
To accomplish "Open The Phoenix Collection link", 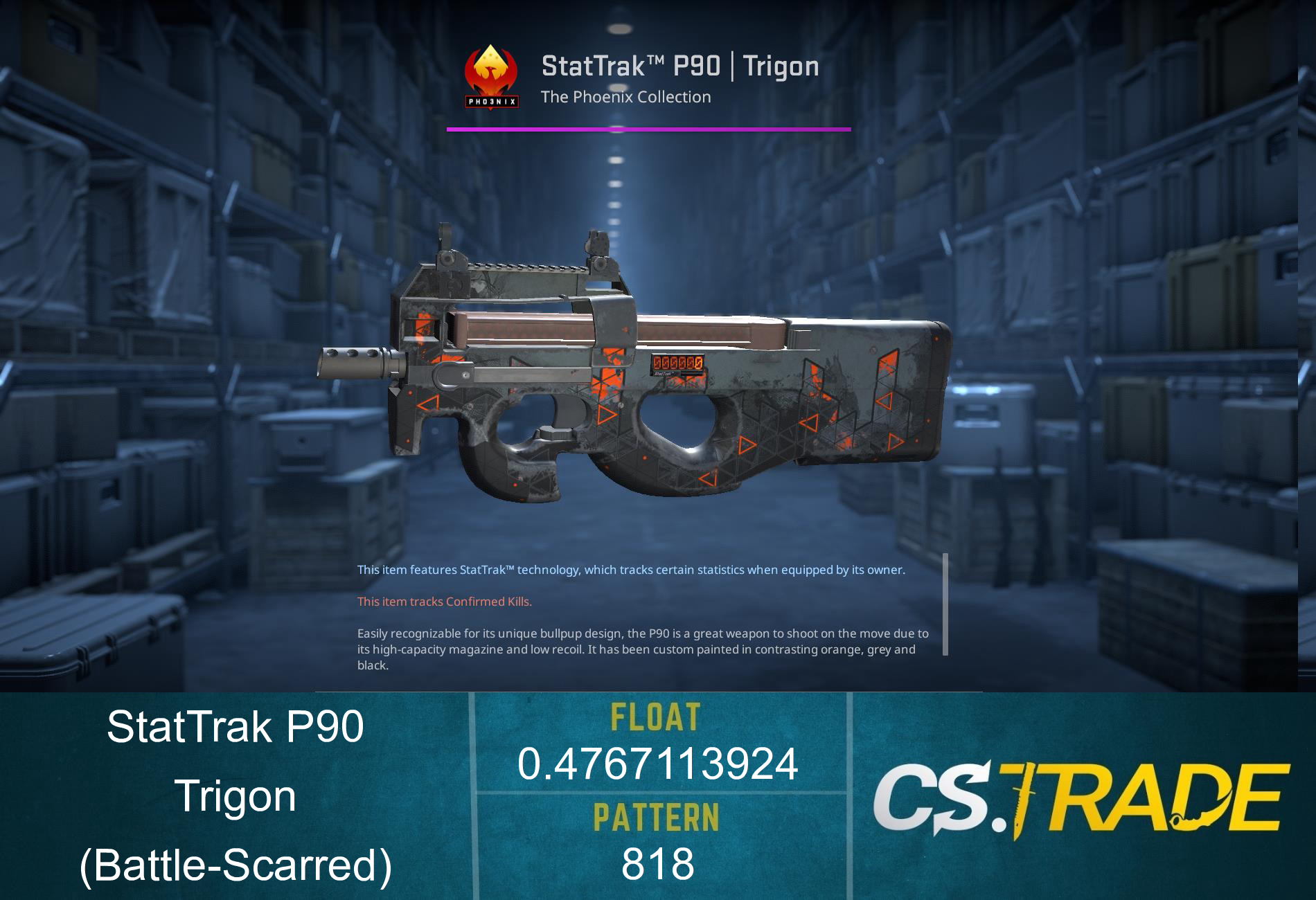I will pyautogui.click(x=625, y=97).
